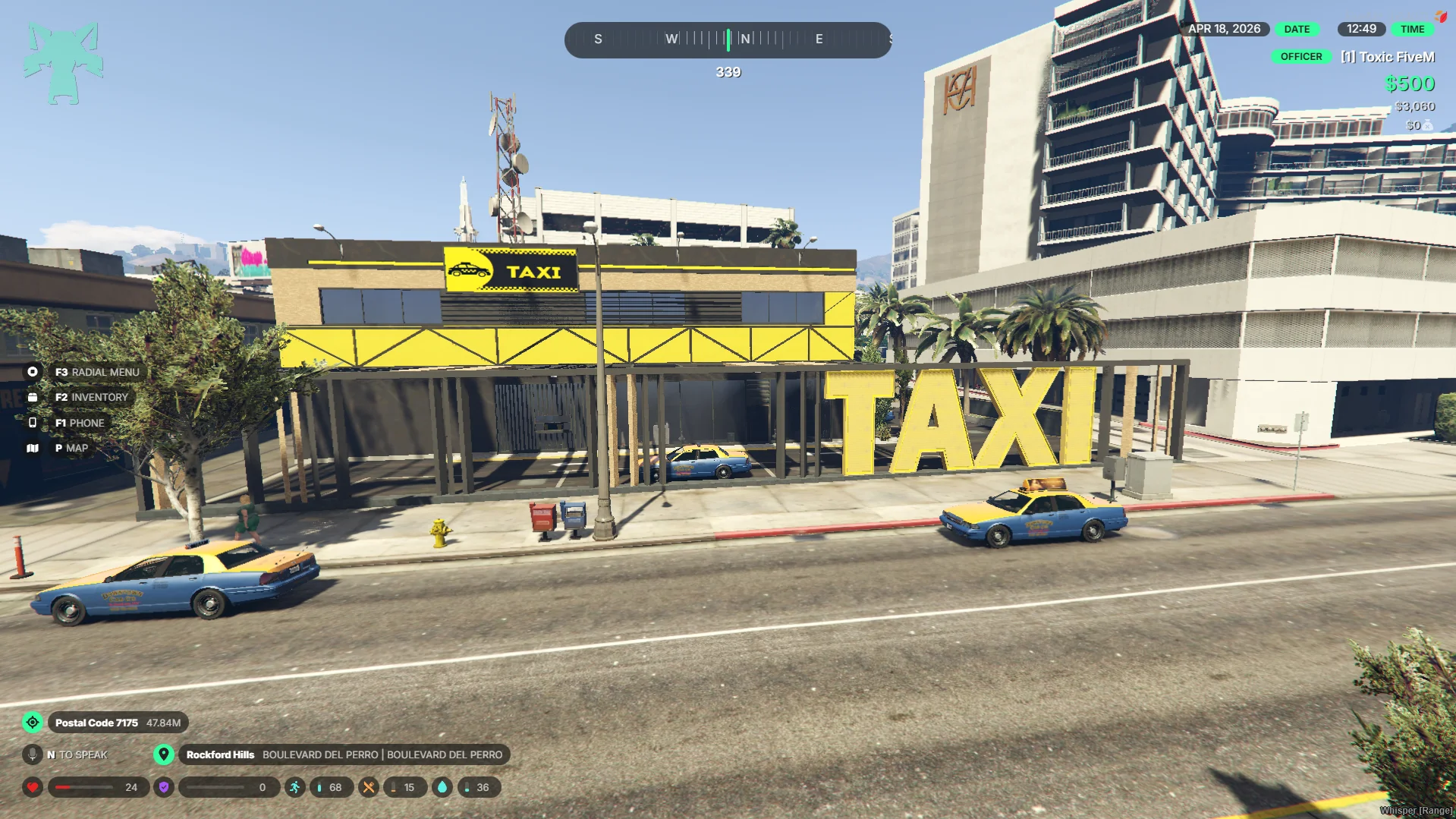The height and width of the screenshot is (819, 1456).
Task: Open the map icon in the side list
Action: click(x=33, y=448)
